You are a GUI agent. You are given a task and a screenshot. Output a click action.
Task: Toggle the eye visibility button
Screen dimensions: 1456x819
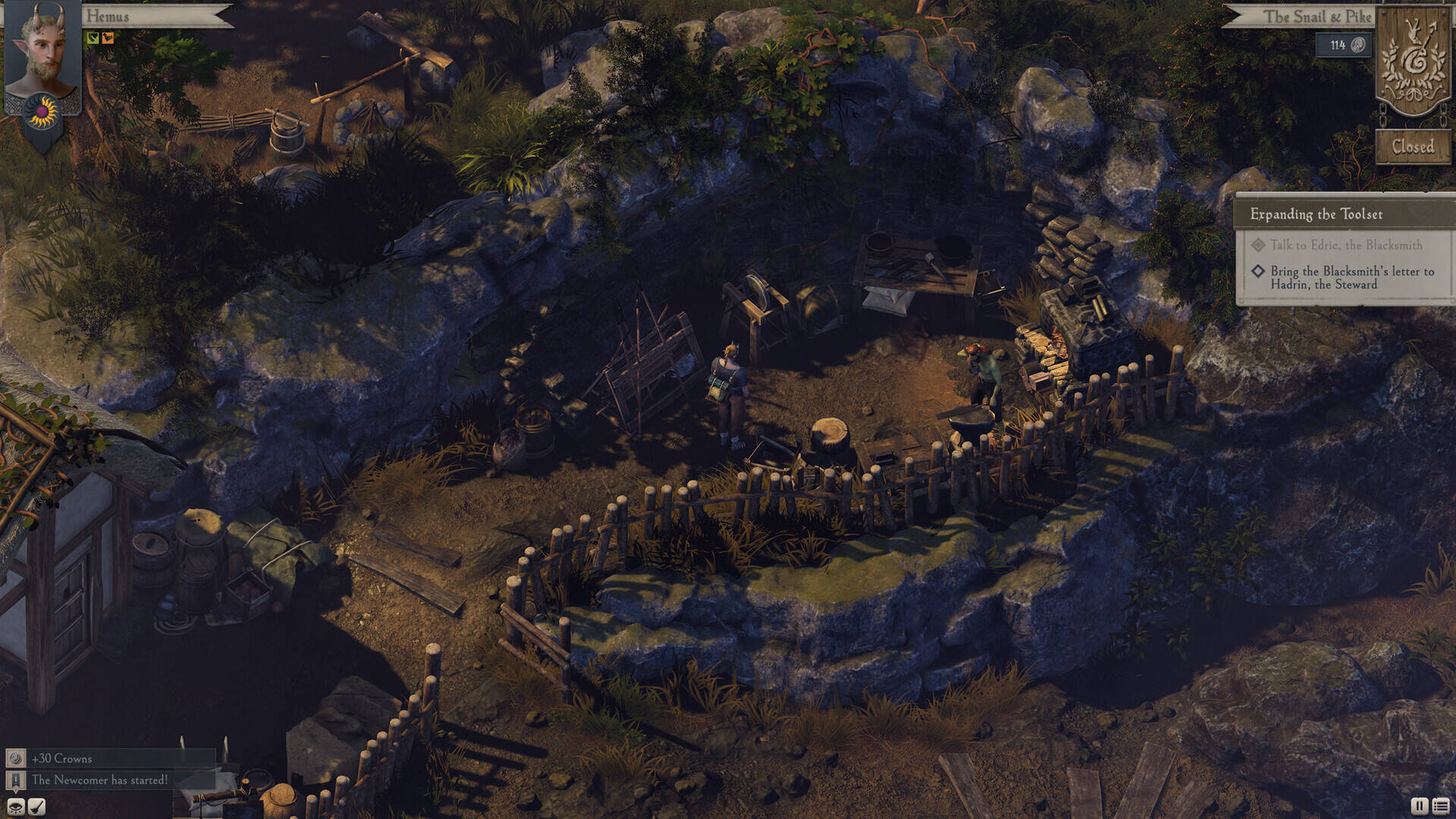coord(16,806)
